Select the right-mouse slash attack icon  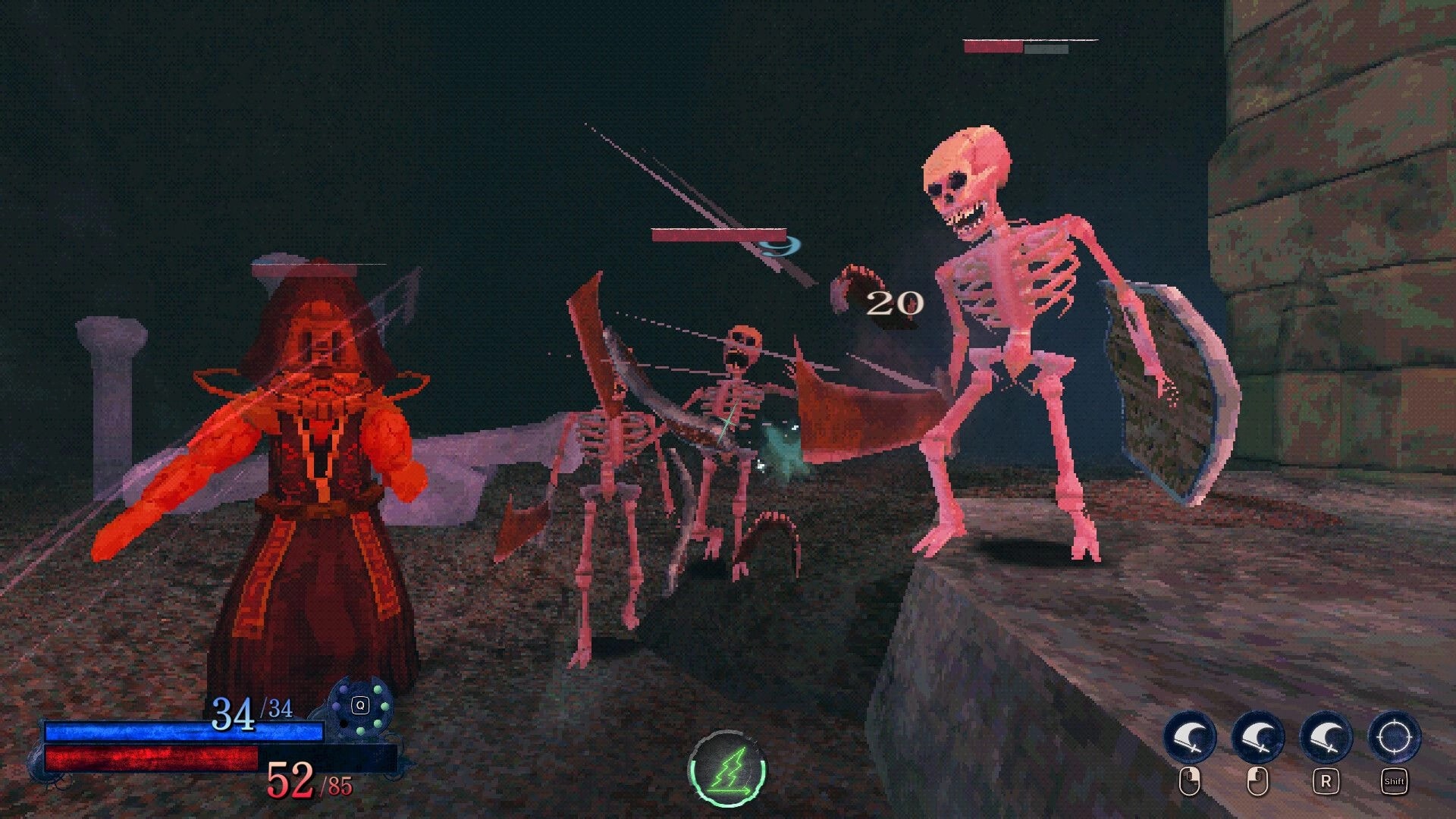click(1258, 736)
